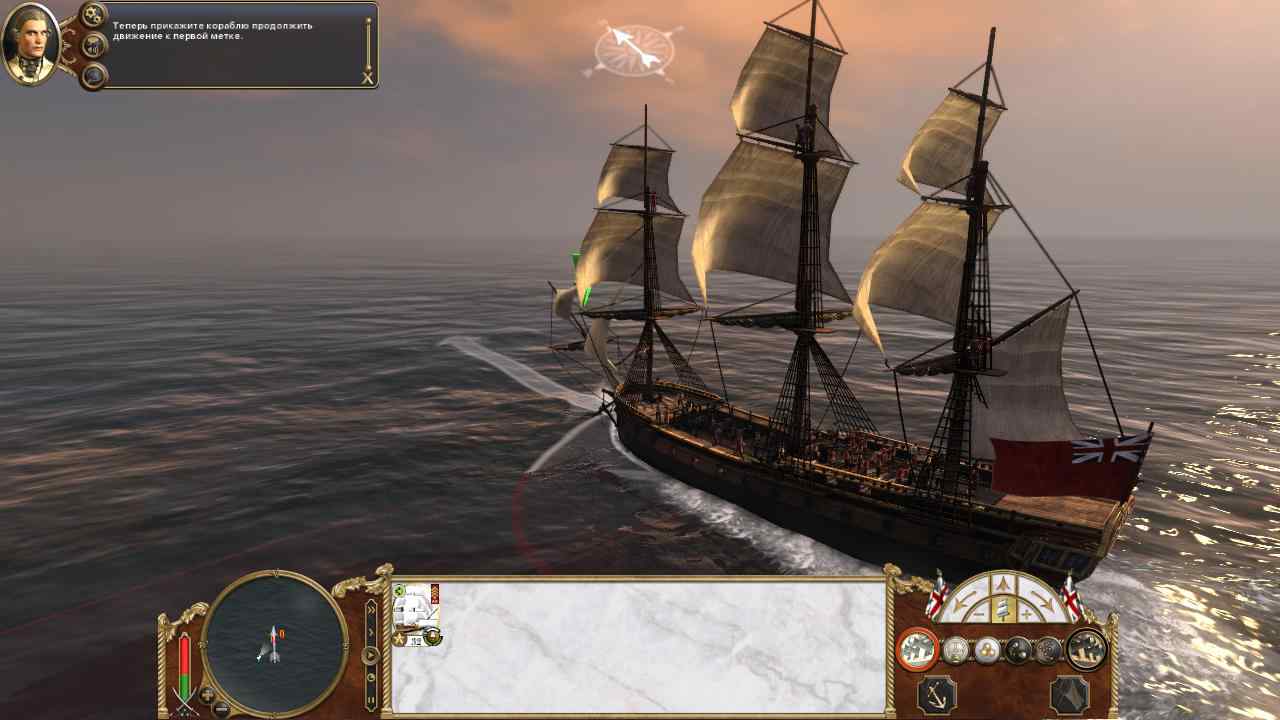
Task: Open advisor settings via the gears icon
Action: point(94,15)
